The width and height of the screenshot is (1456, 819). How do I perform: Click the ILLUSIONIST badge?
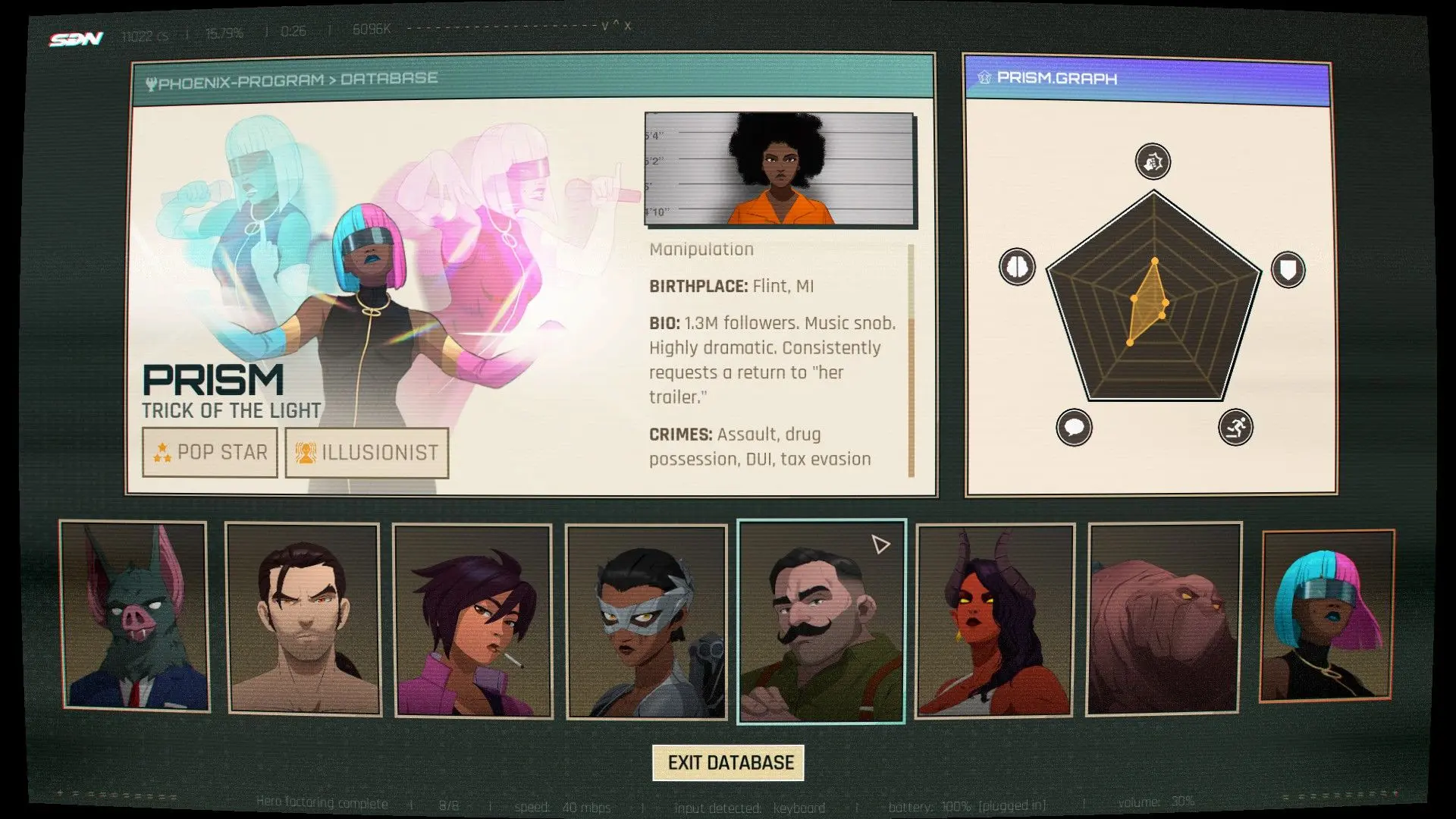[366, 451]
